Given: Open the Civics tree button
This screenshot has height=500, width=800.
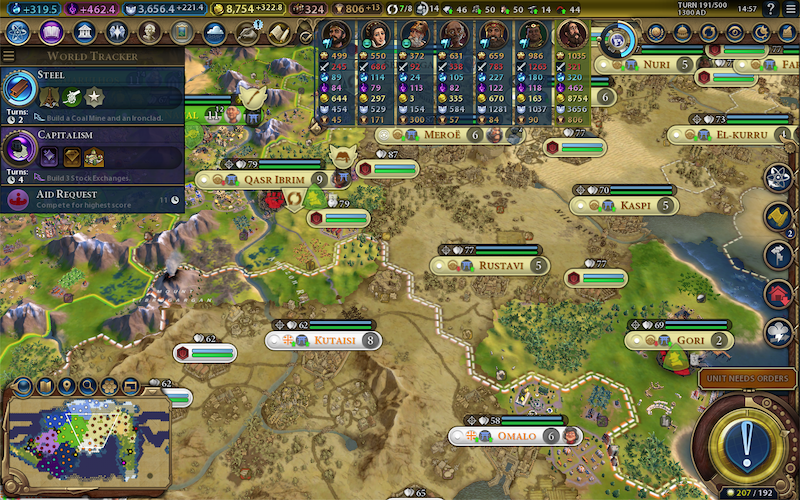Looking at the screenshot, I should (x=51, y=32).
